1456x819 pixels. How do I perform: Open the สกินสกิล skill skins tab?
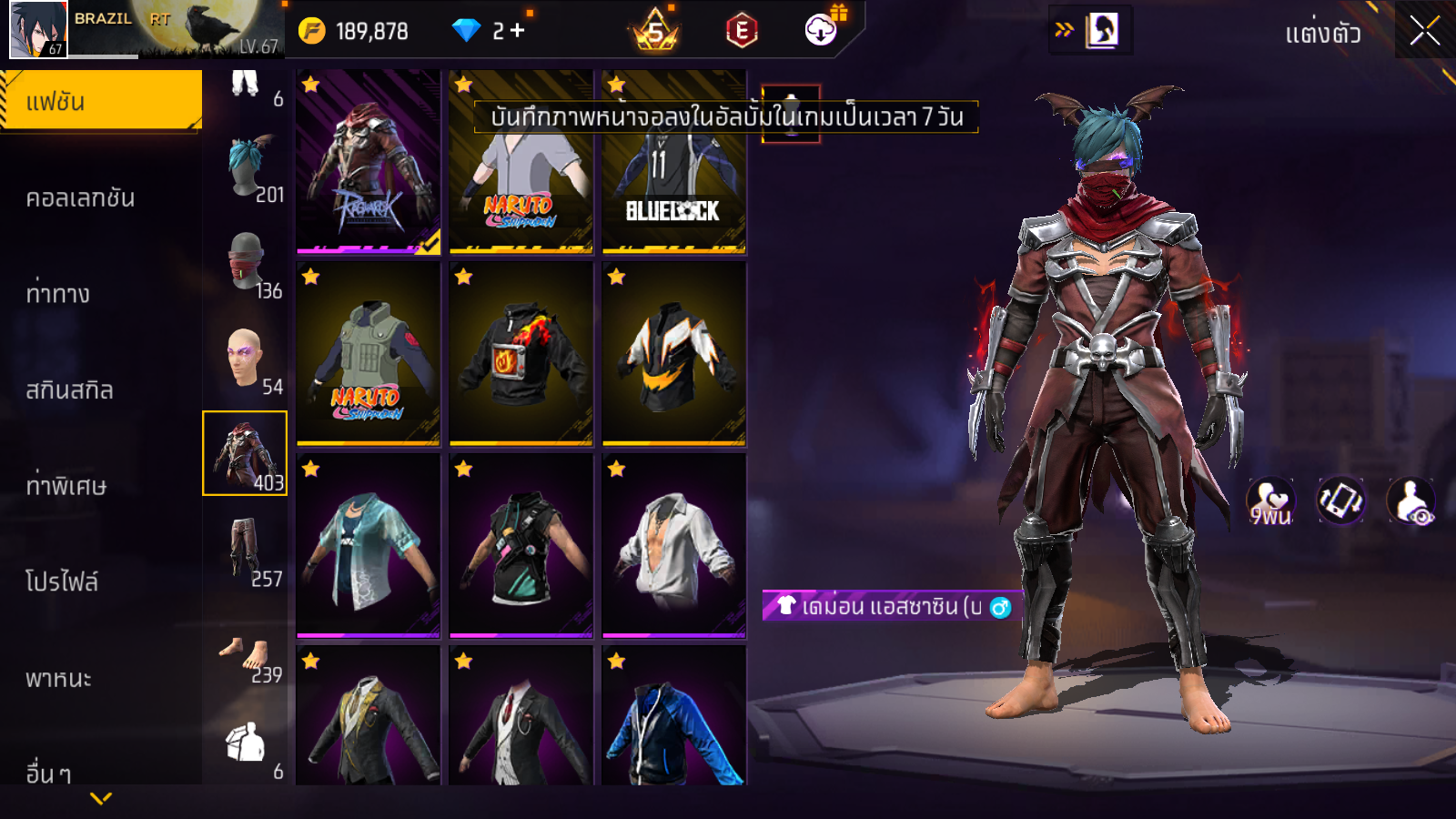69,390
